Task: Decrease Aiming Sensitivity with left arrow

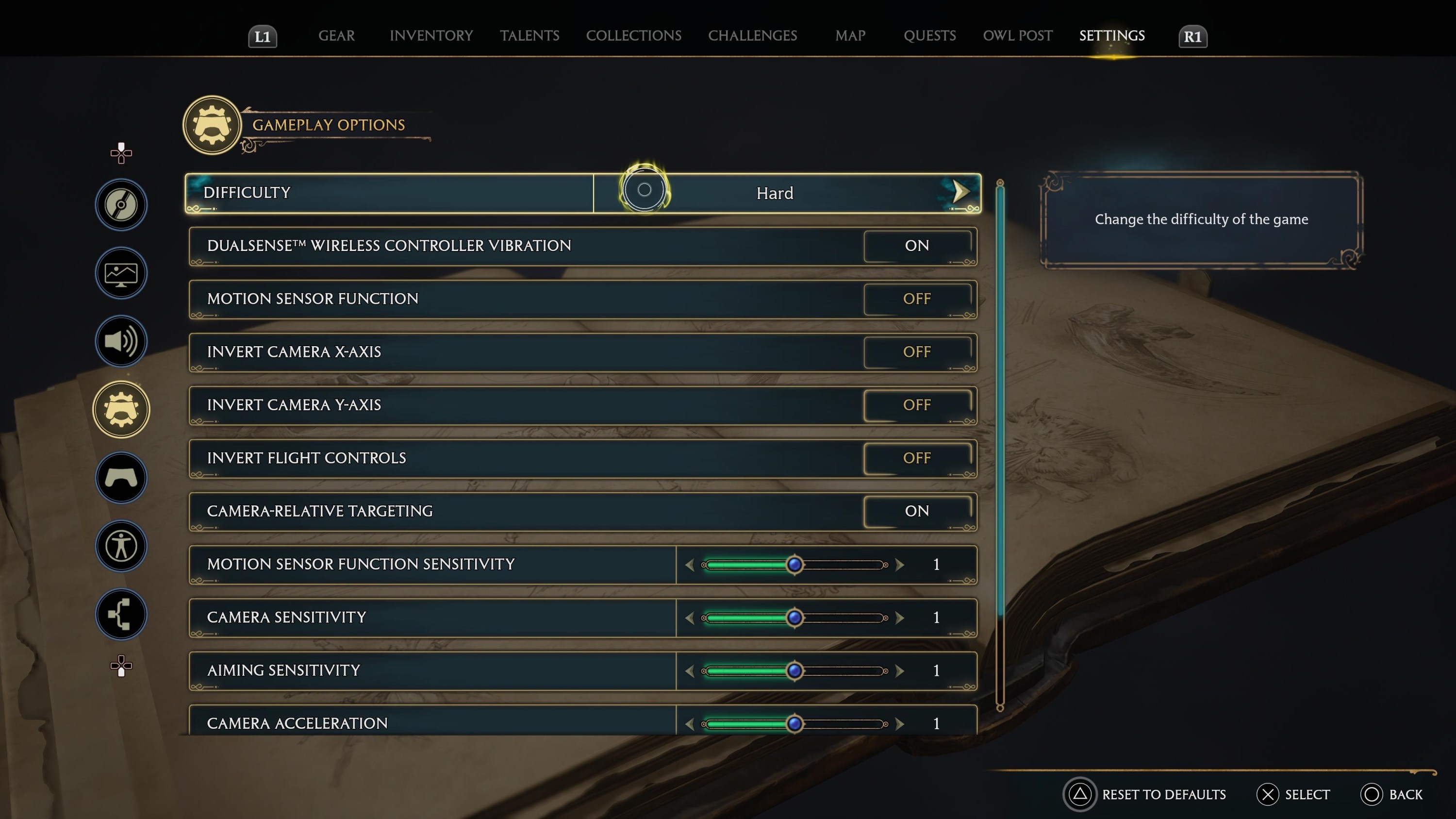Action: pyautogui.click(x=691, y=671)
